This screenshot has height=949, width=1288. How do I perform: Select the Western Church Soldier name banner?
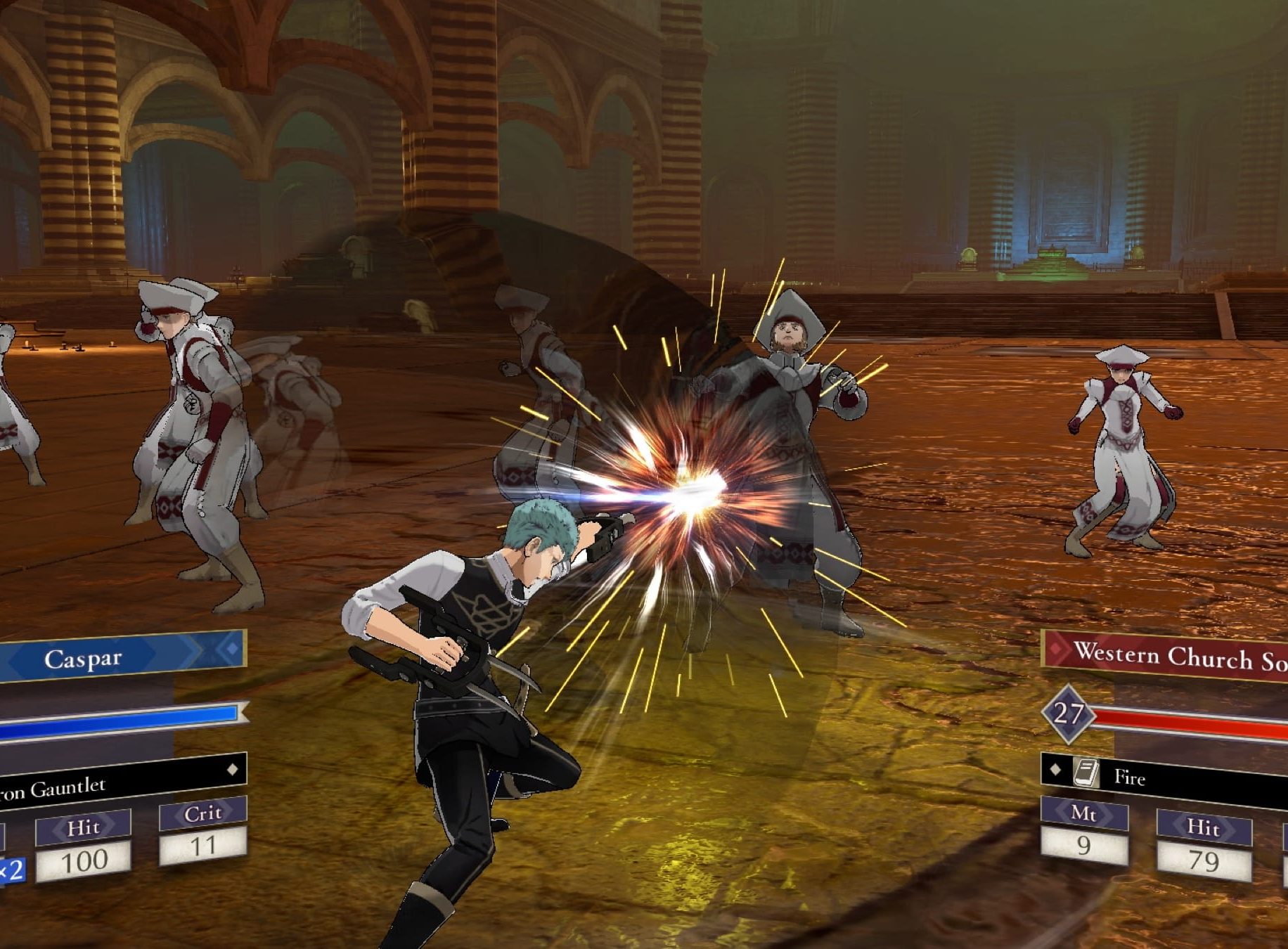(1167, 657)
